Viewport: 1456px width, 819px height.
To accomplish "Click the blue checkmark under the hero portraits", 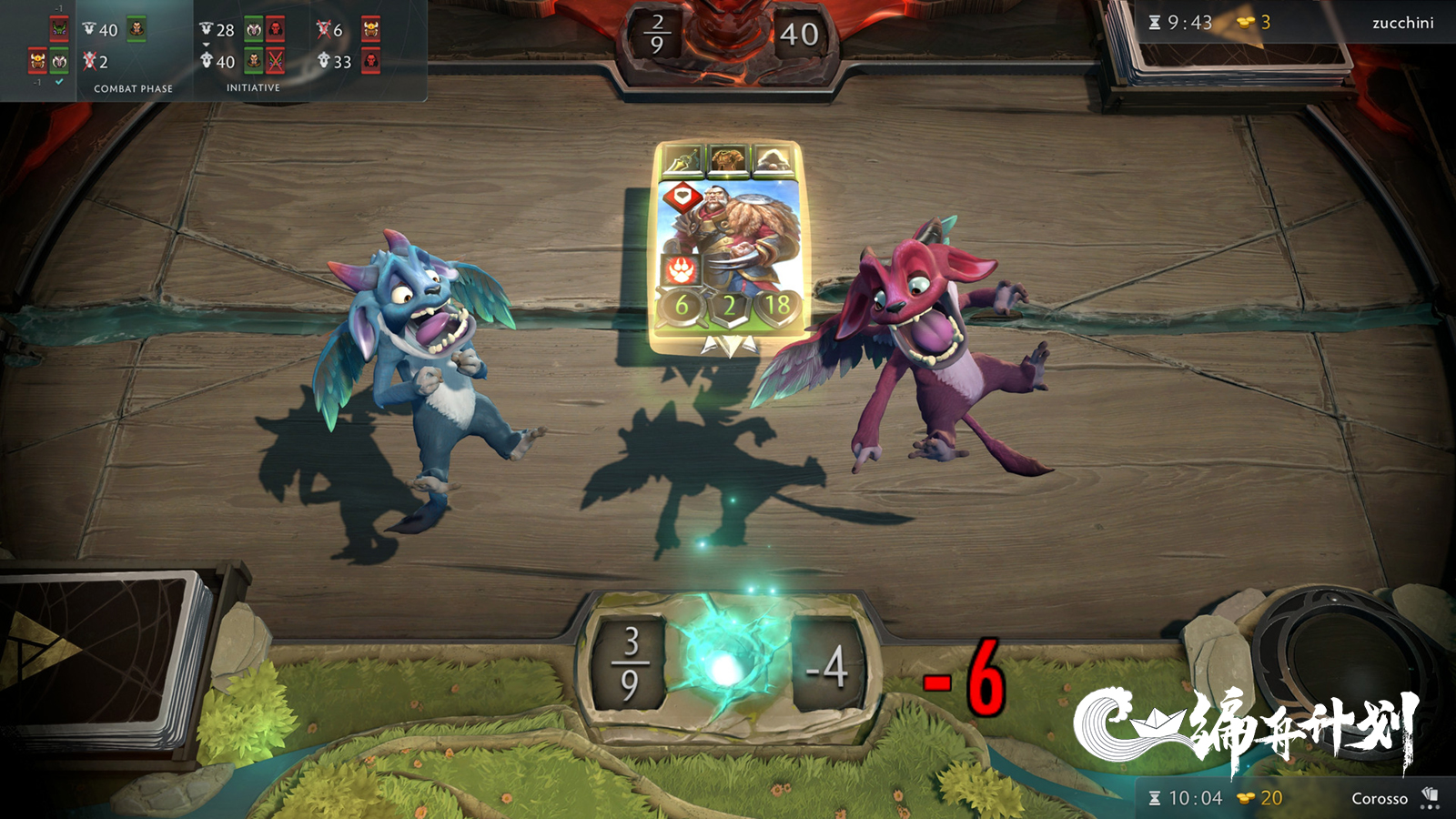I will click(x=58, y=81).
